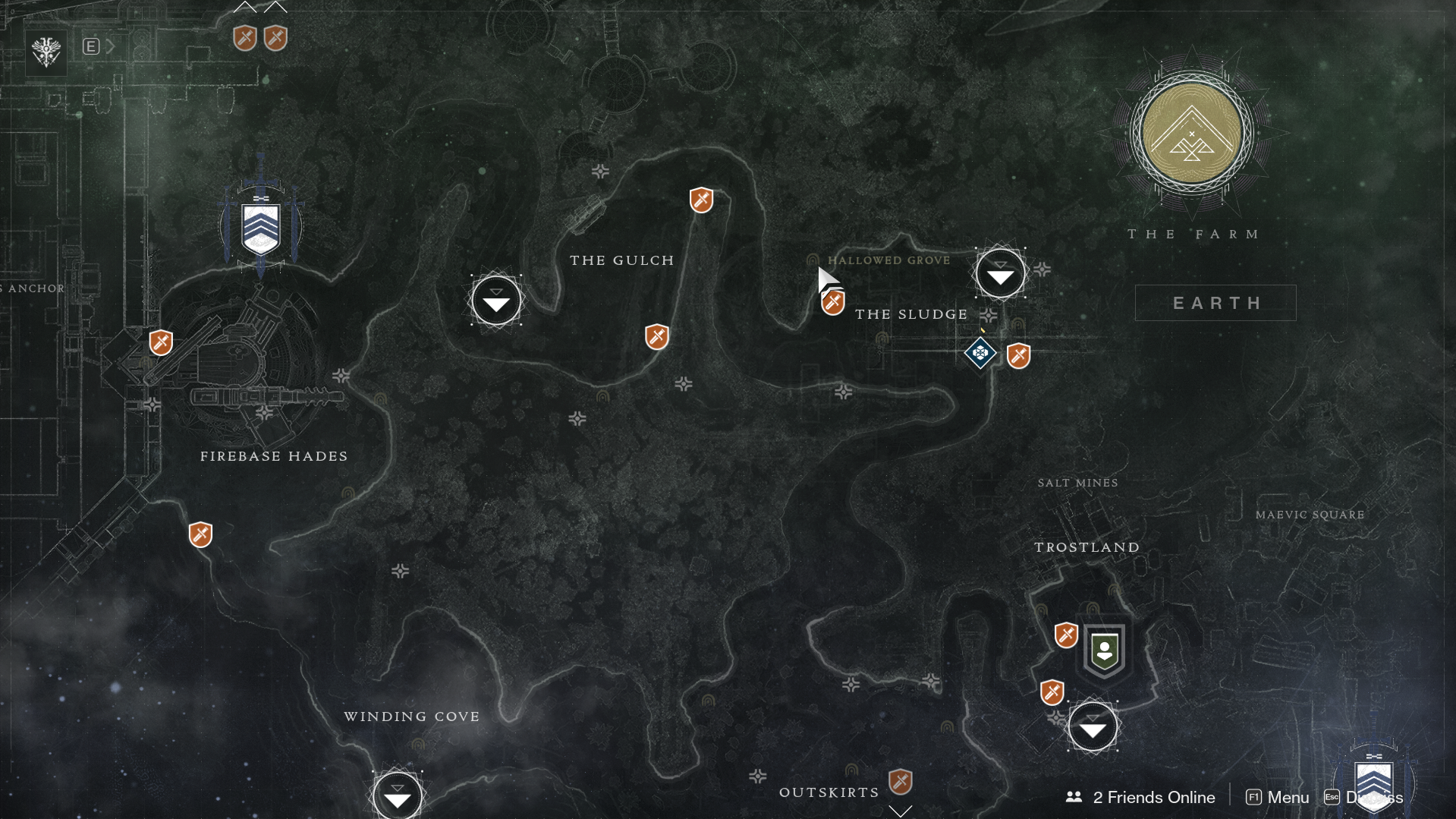Open Devrim Kay vendor icon in Trostland
This screenshot has width=1456, height=819.
point(1104,650)
